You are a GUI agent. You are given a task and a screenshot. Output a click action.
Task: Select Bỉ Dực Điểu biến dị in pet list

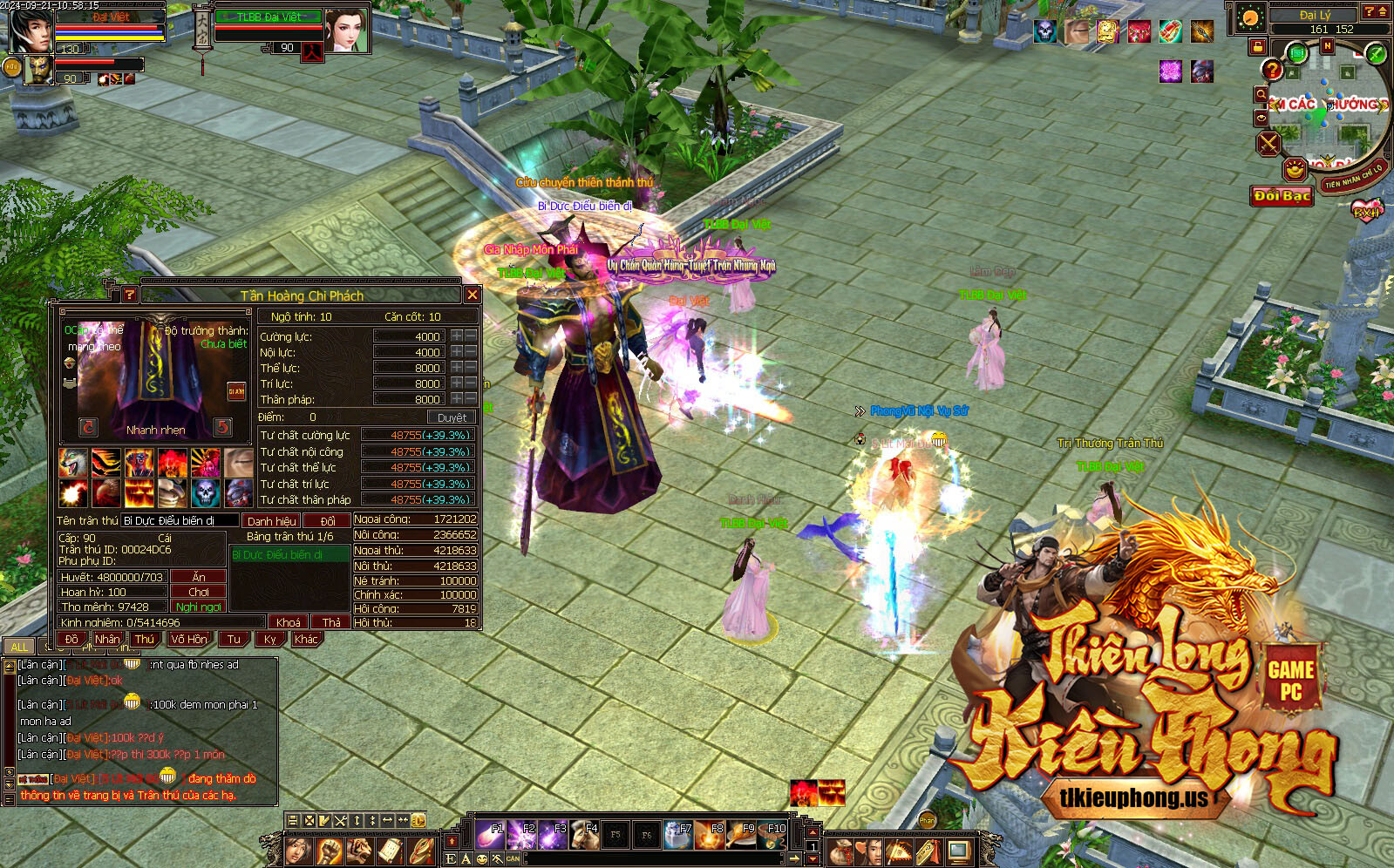point(289,554)
